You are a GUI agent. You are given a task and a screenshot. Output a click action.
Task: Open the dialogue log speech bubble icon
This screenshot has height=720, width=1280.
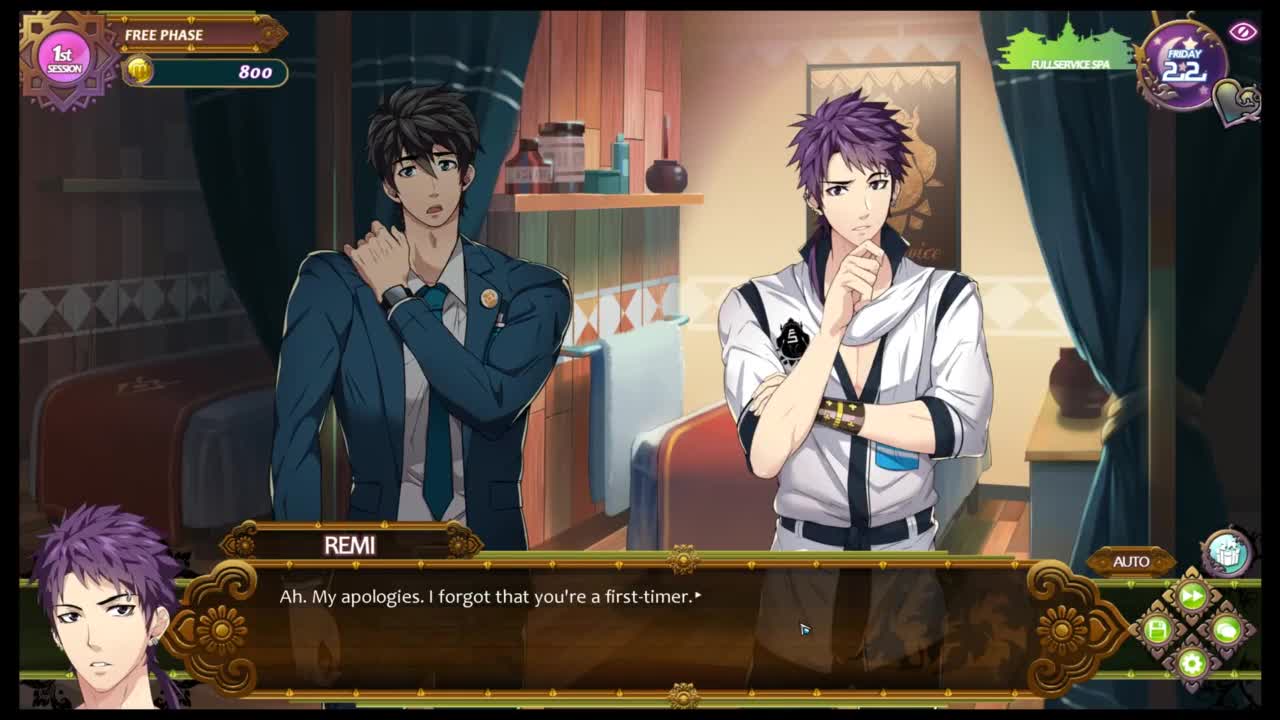click(x=1226, y=629)
